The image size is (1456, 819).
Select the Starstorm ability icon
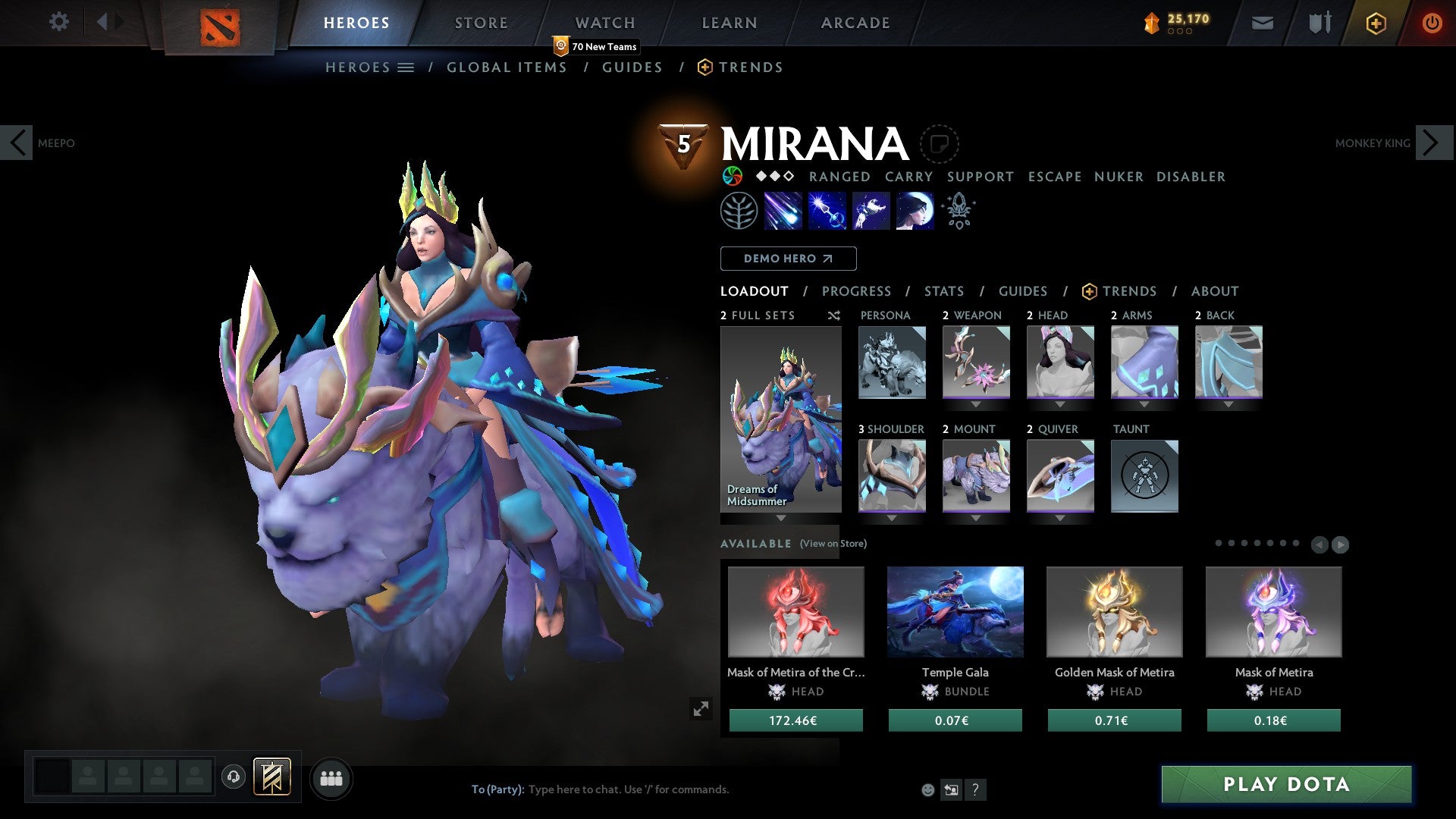(x=782, y=211)
